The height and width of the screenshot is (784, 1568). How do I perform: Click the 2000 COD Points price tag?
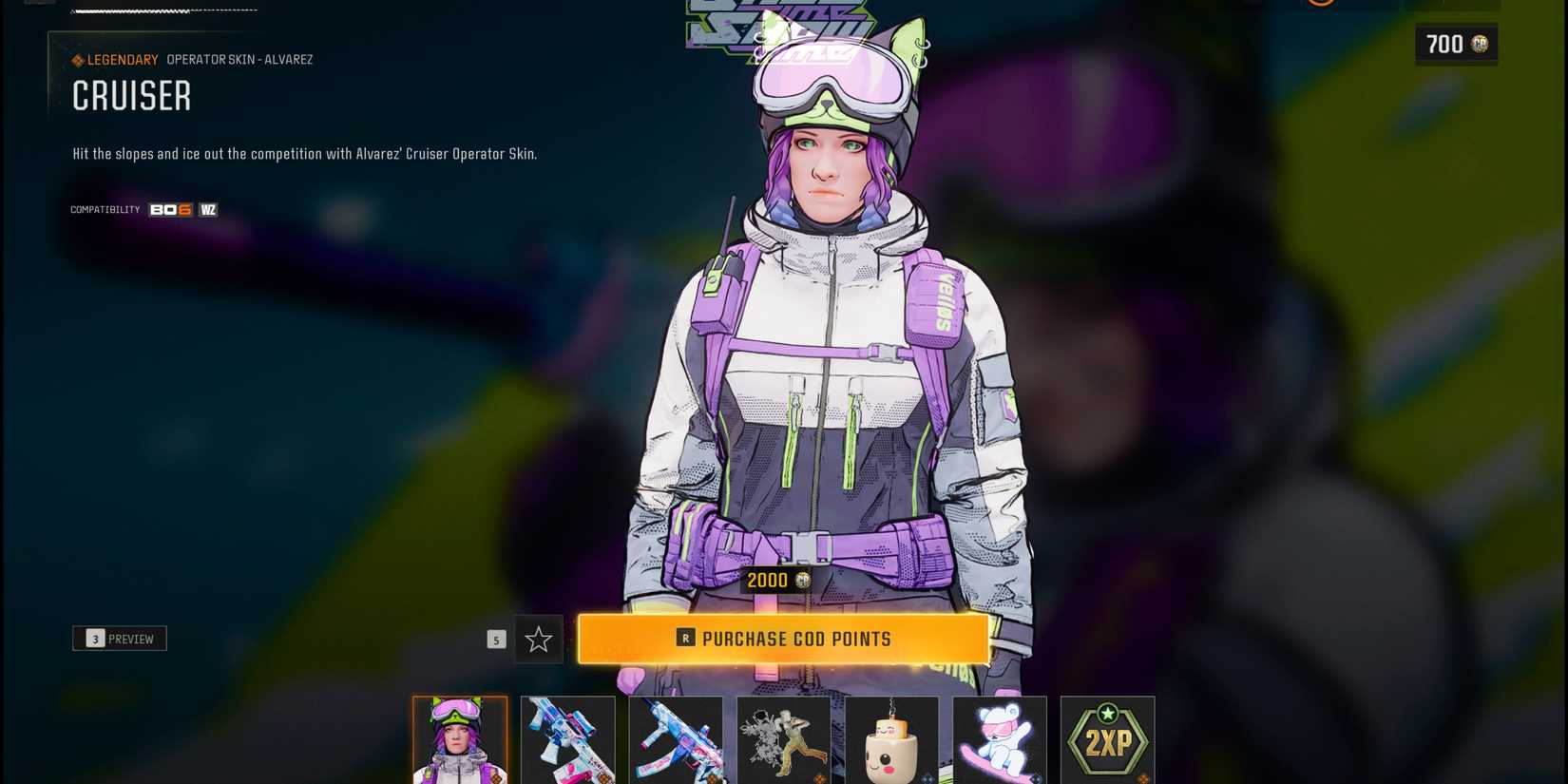(x=776, y=580)
